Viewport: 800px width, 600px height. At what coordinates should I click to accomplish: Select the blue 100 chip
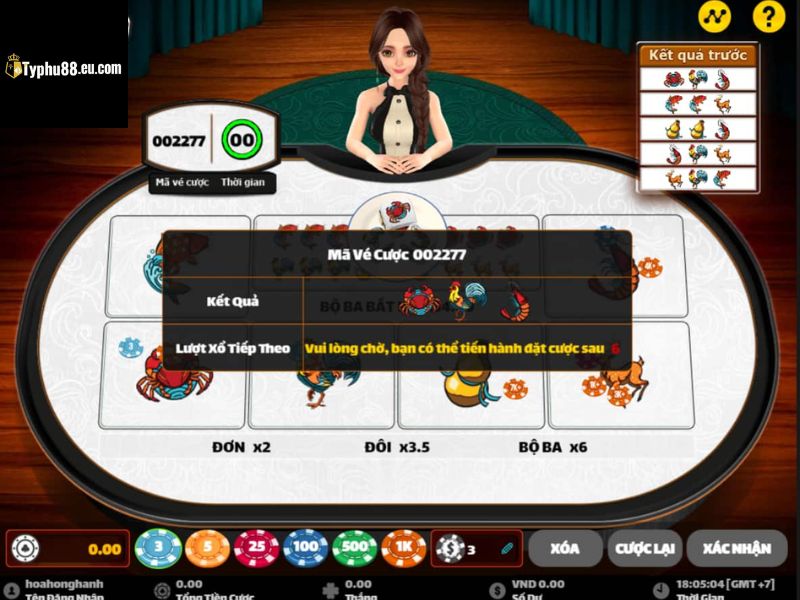(x=306, y=548)
